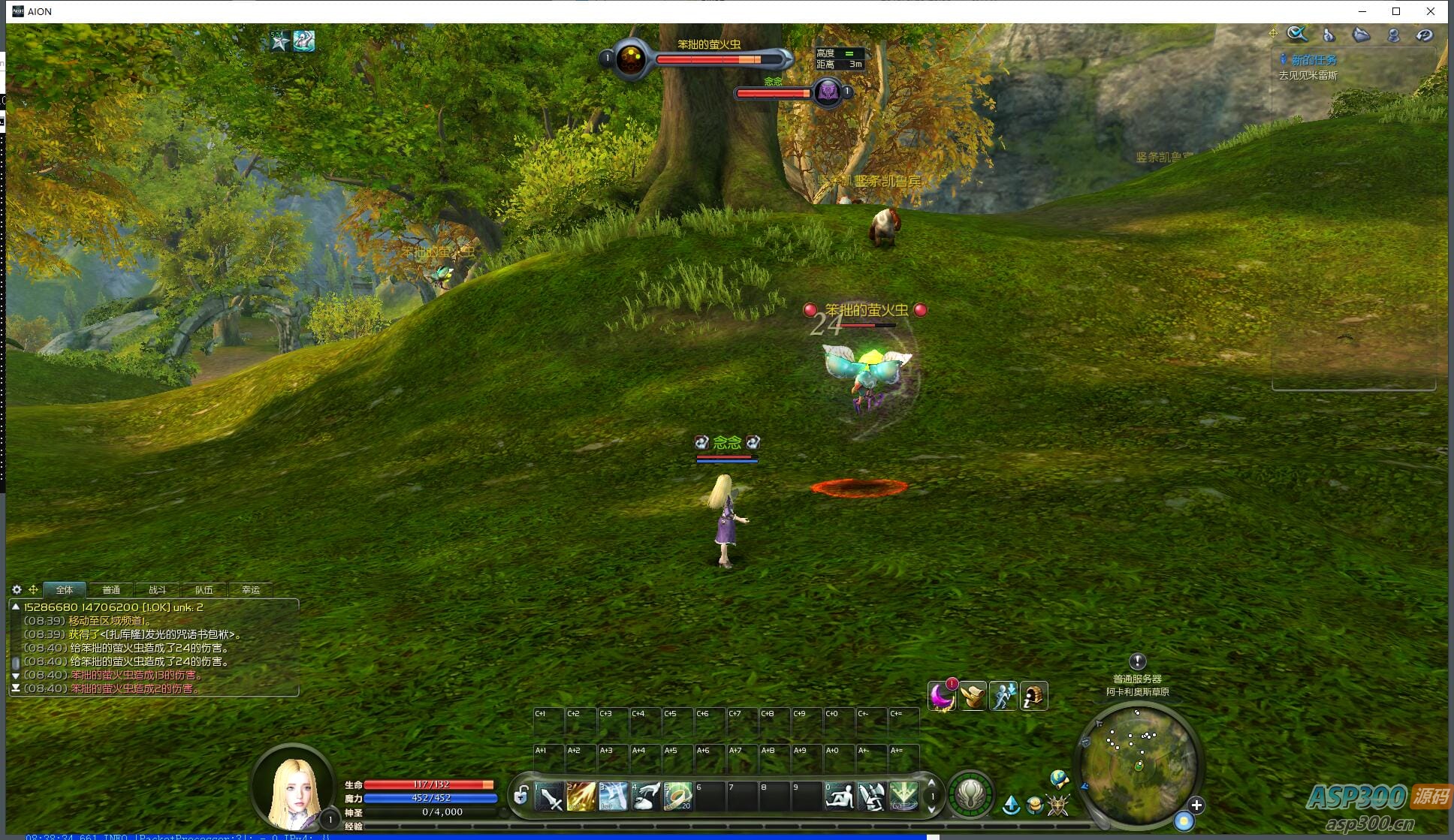Image resolution: width=1454 pixels, height=840 pixels.
Task: Click the winged emblem orb button
Action: [x=970, y=794]
